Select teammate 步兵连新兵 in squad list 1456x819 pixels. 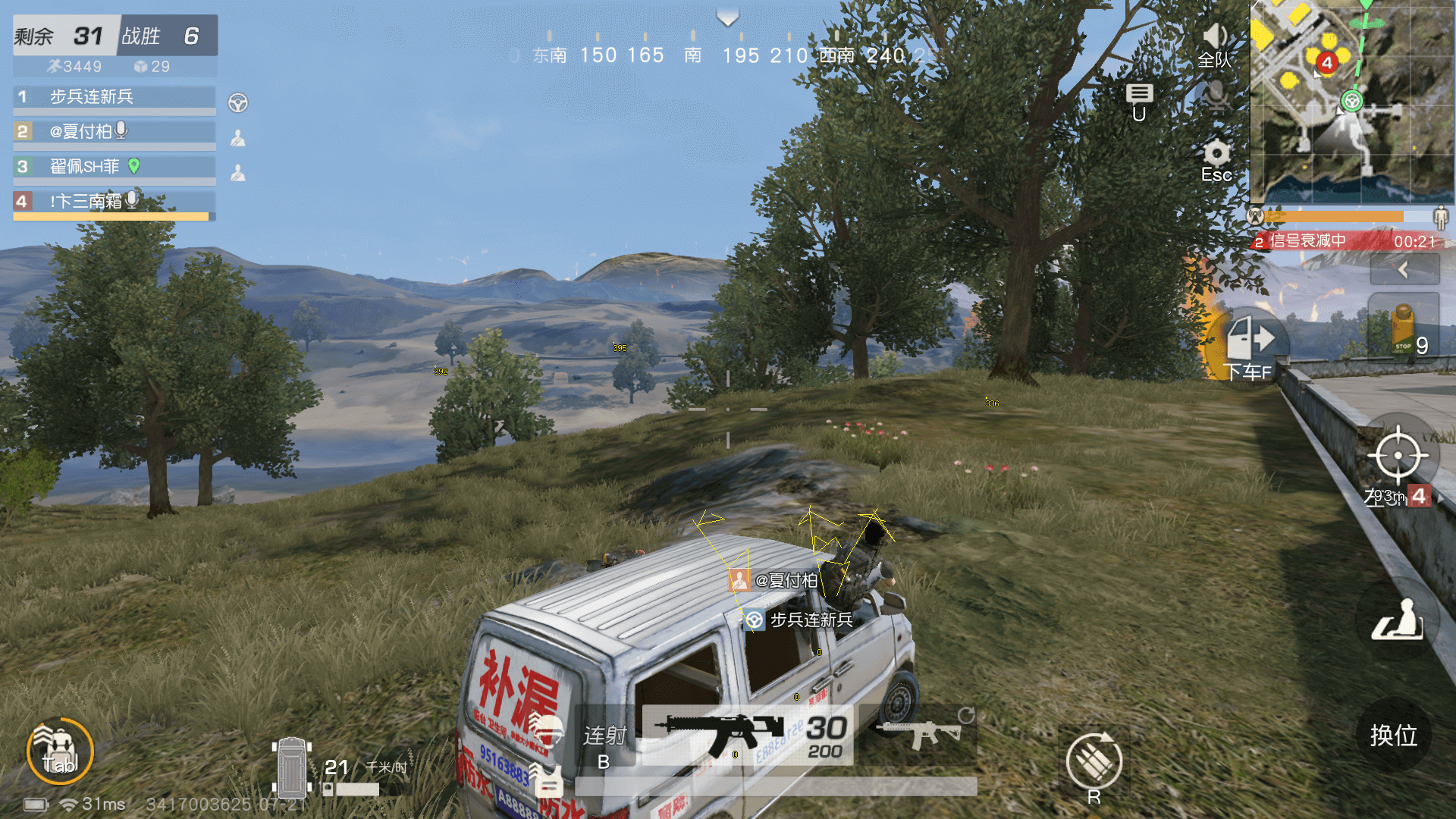tap(114, 97)
